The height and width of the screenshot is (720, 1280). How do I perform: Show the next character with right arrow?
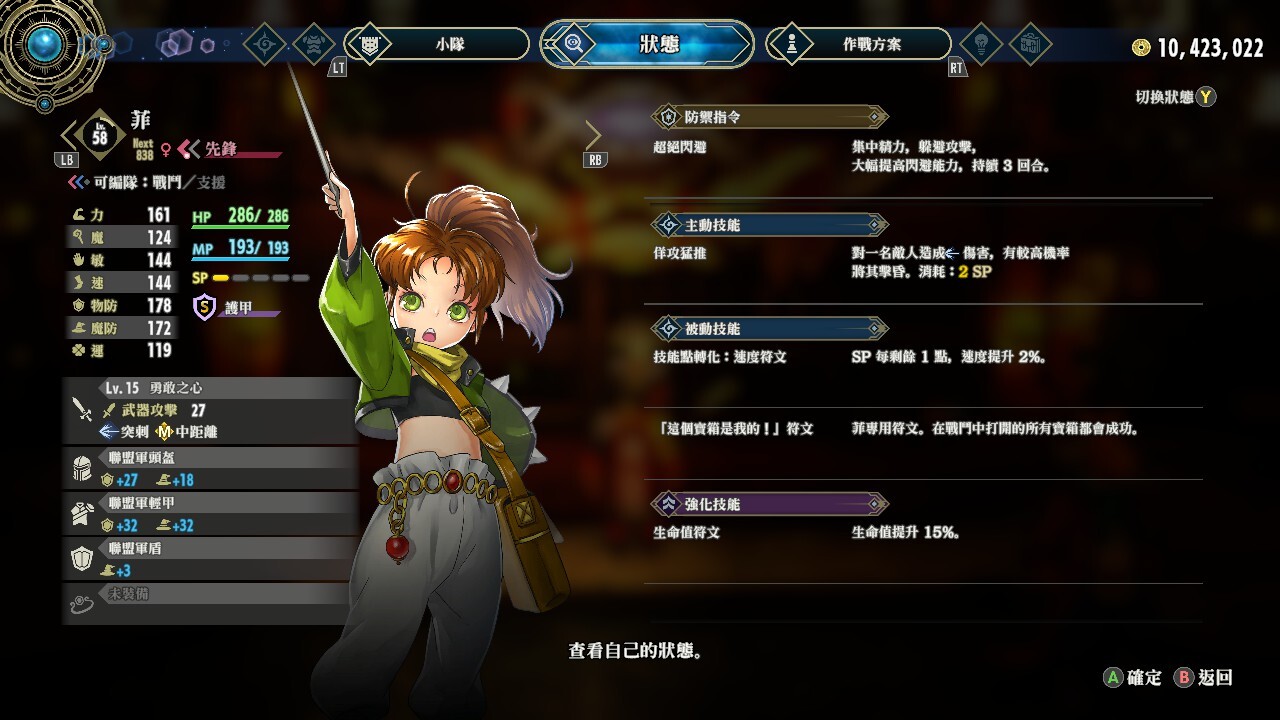click(x=594, y=135)
